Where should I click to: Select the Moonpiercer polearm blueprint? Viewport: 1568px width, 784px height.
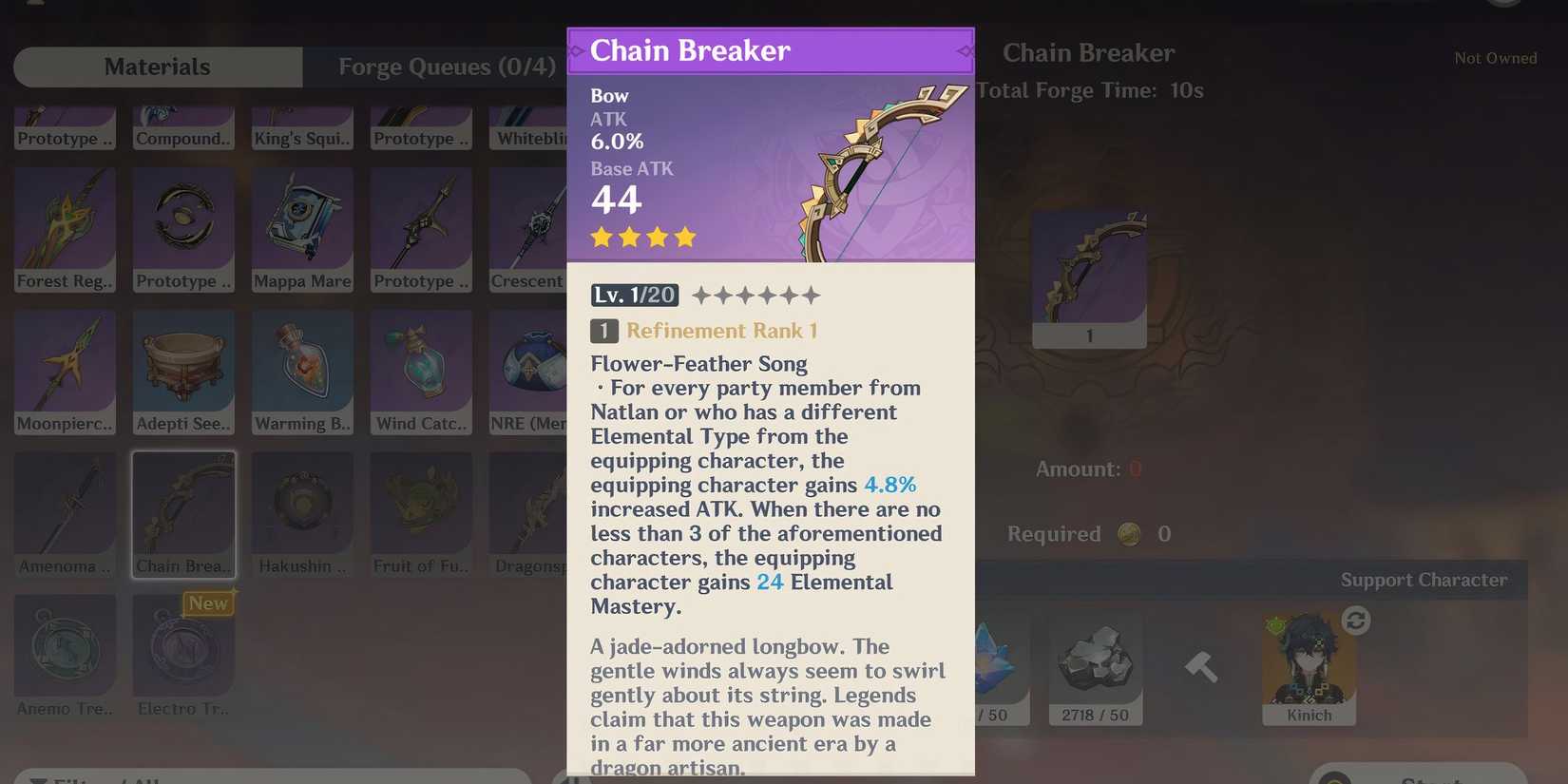click(64, 371)
